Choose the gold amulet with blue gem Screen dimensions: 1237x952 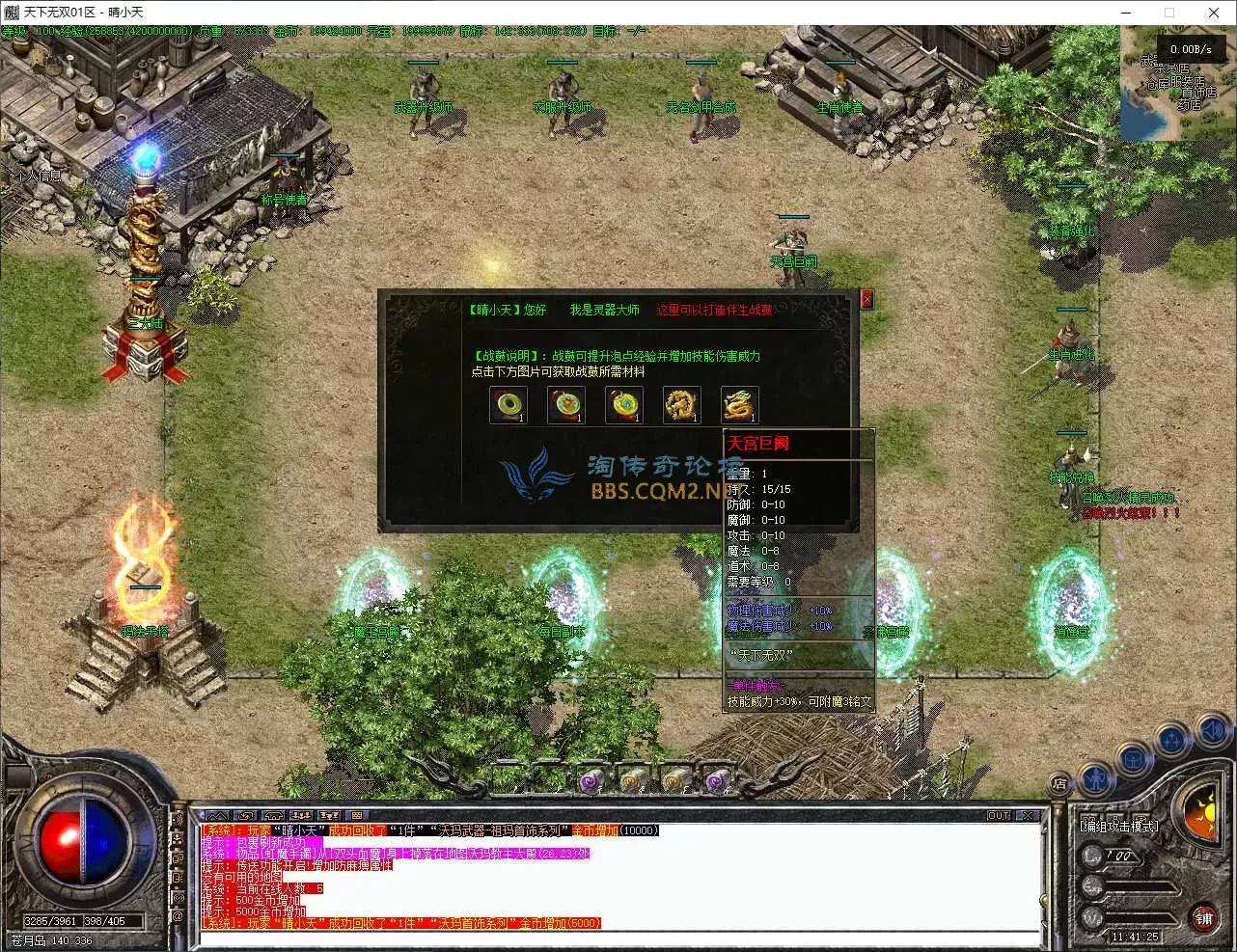[x=623, y=405]
